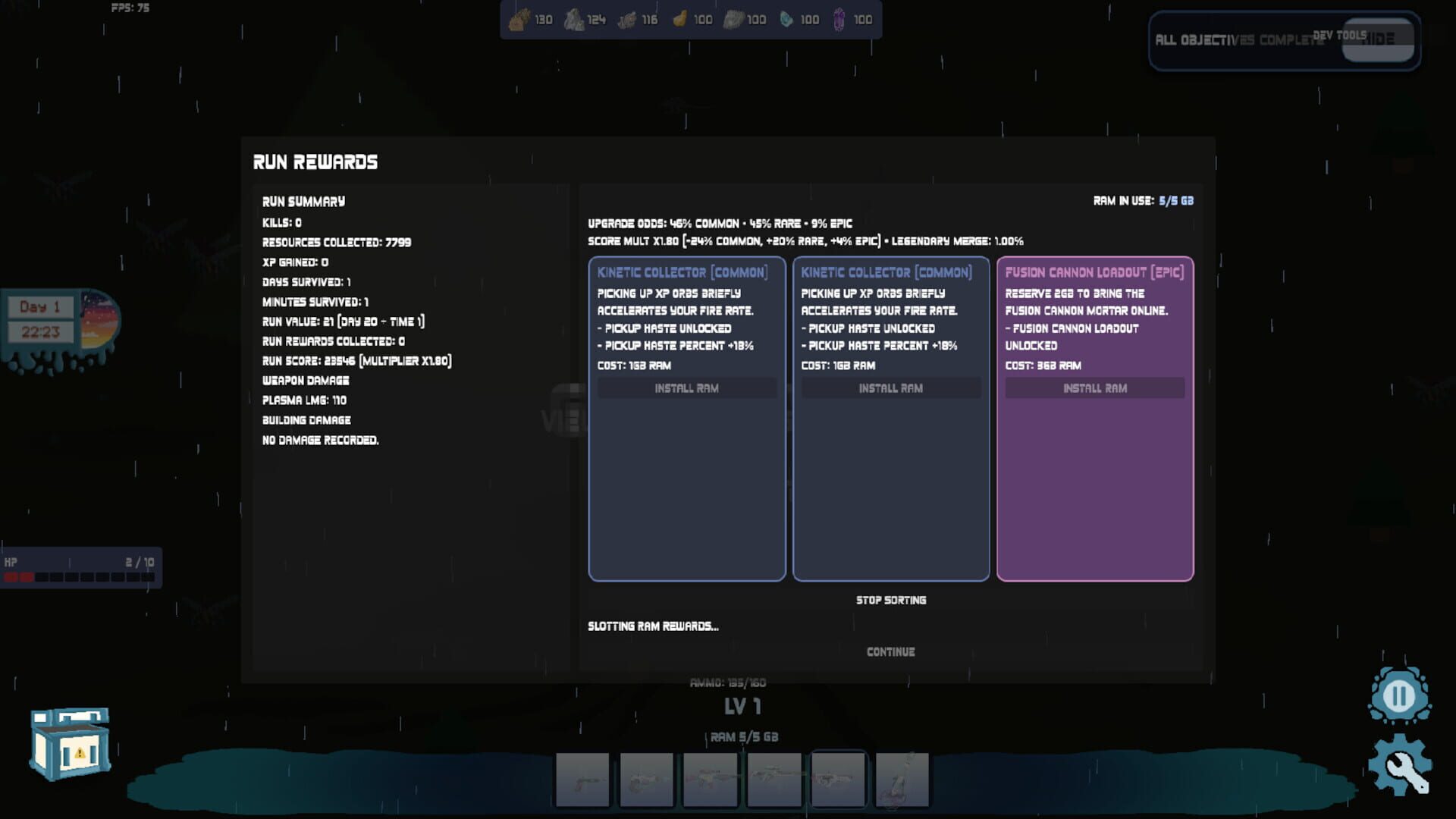1456x819 pixels.
Task: Select the stone resource counter icon
Action: click(573, 20)
